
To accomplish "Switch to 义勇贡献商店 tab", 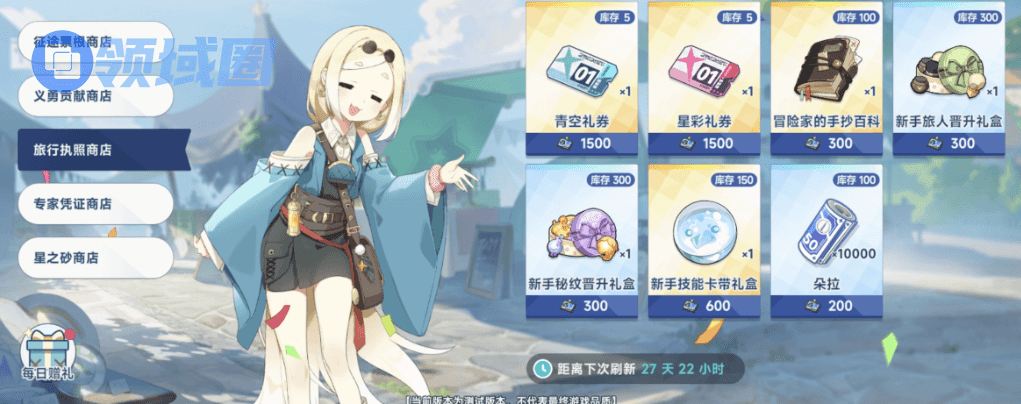I will coord(95,96).
